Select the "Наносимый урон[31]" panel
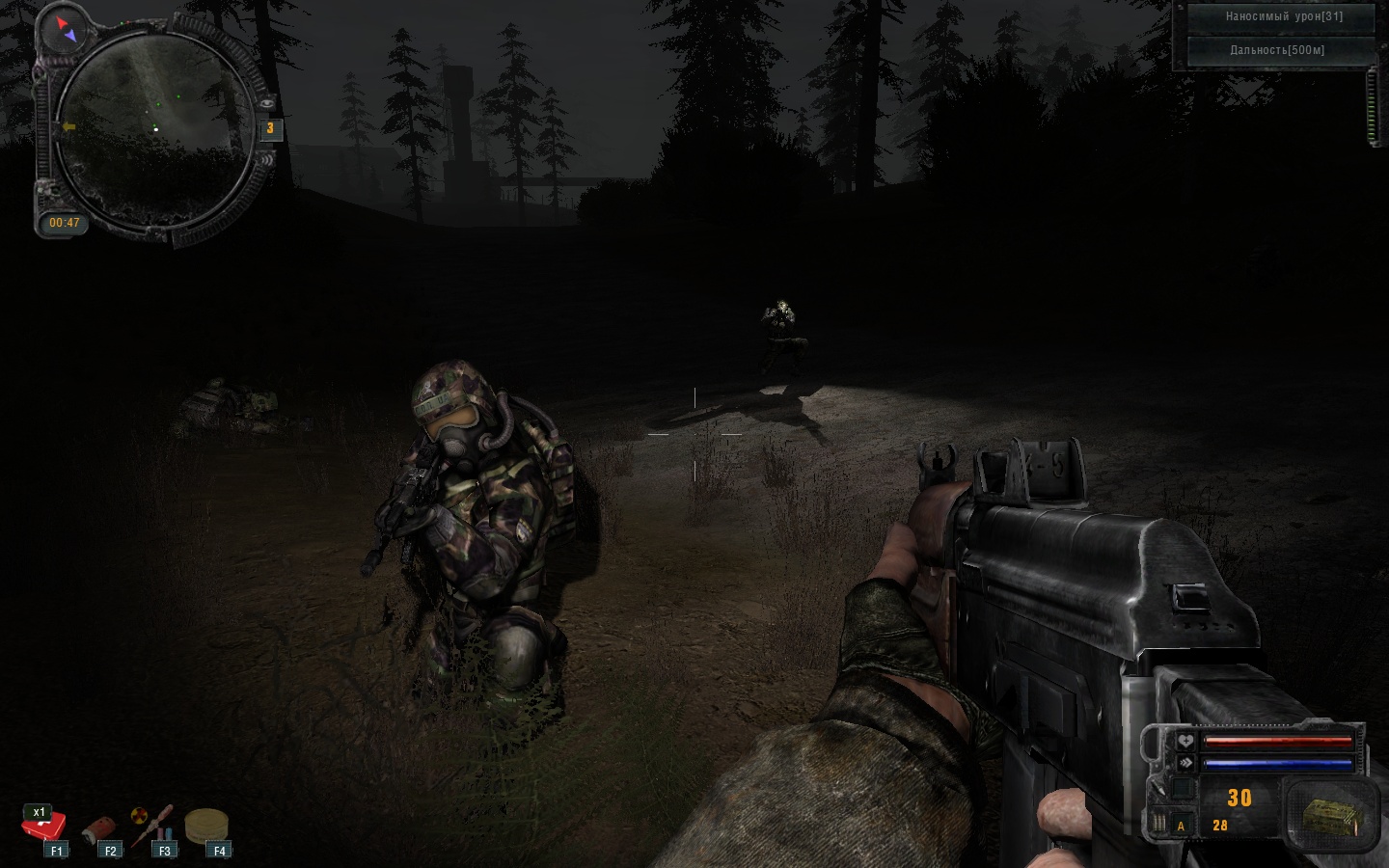The image size is (1389, 868). click(1282, 16)
